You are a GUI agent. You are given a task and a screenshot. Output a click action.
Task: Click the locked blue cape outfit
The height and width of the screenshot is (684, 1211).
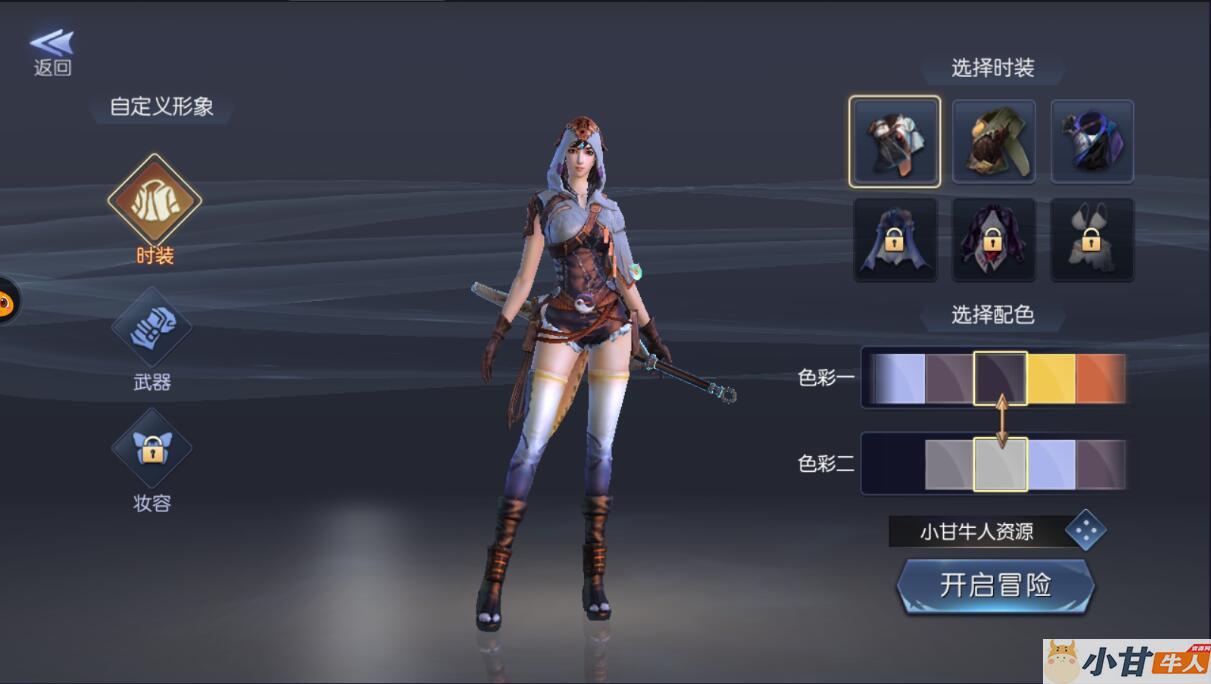[895, 240]
